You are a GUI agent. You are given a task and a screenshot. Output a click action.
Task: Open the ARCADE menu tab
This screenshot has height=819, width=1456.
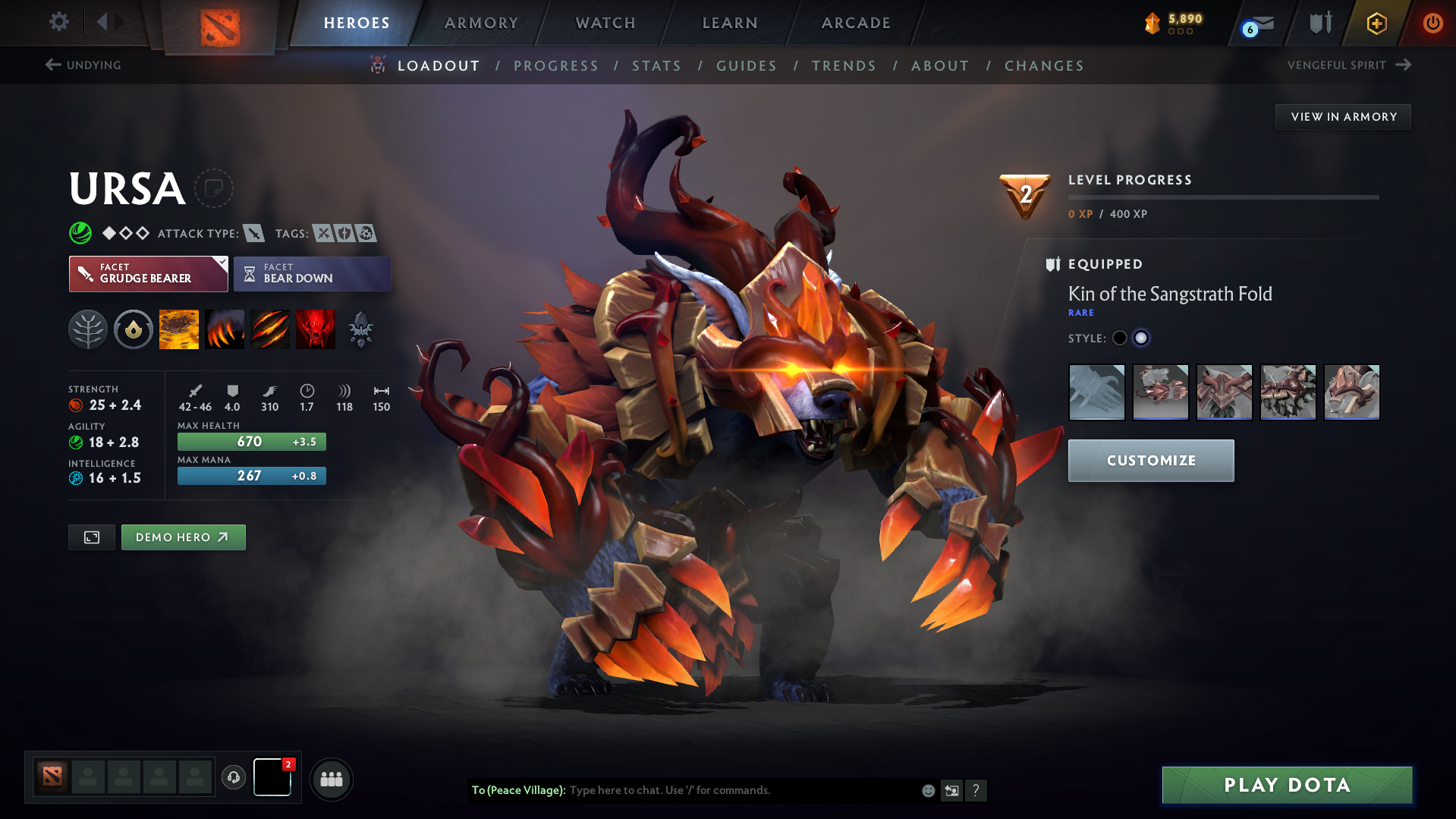point(855,23)
